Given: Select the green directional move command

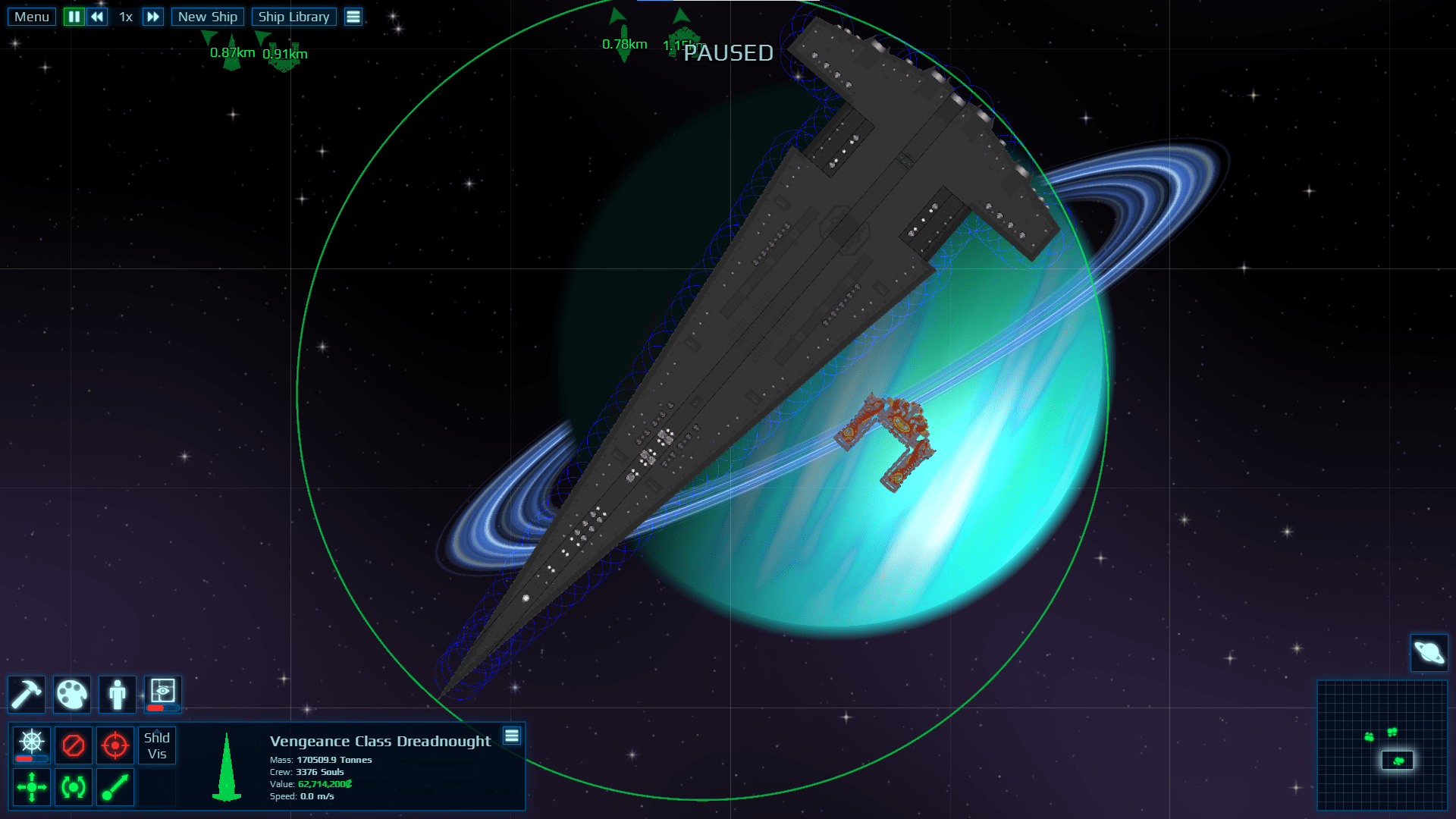Looking at the screenshot, I should 30,787.
